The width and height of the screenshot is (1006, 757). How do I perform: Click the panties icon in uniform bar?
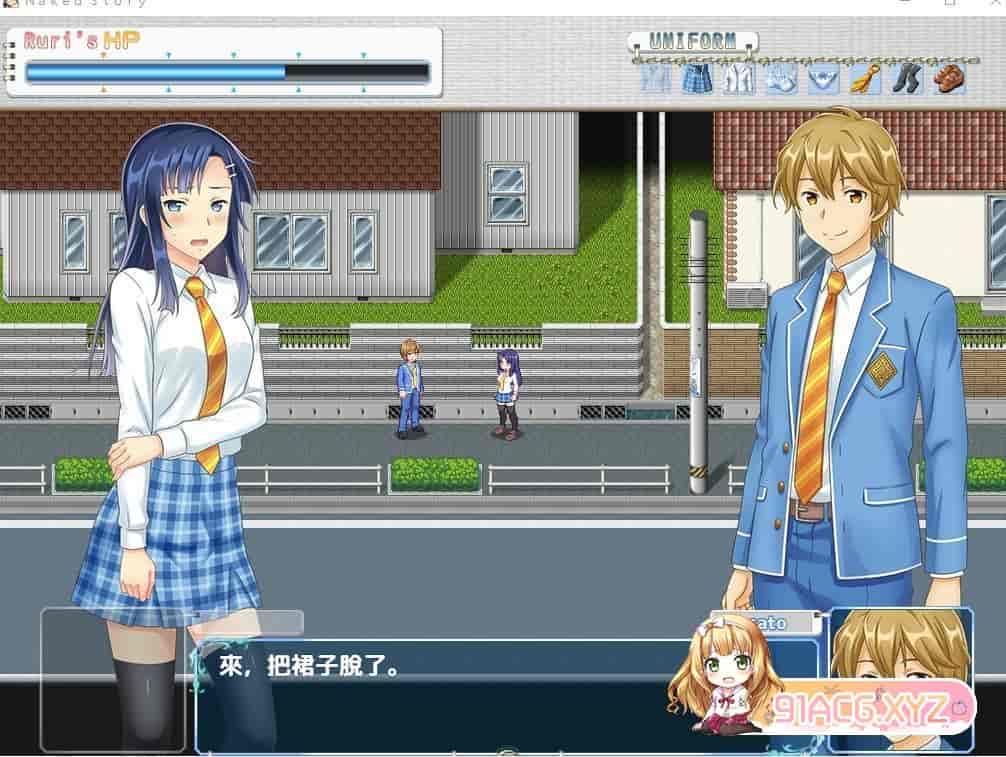[823, 78]
